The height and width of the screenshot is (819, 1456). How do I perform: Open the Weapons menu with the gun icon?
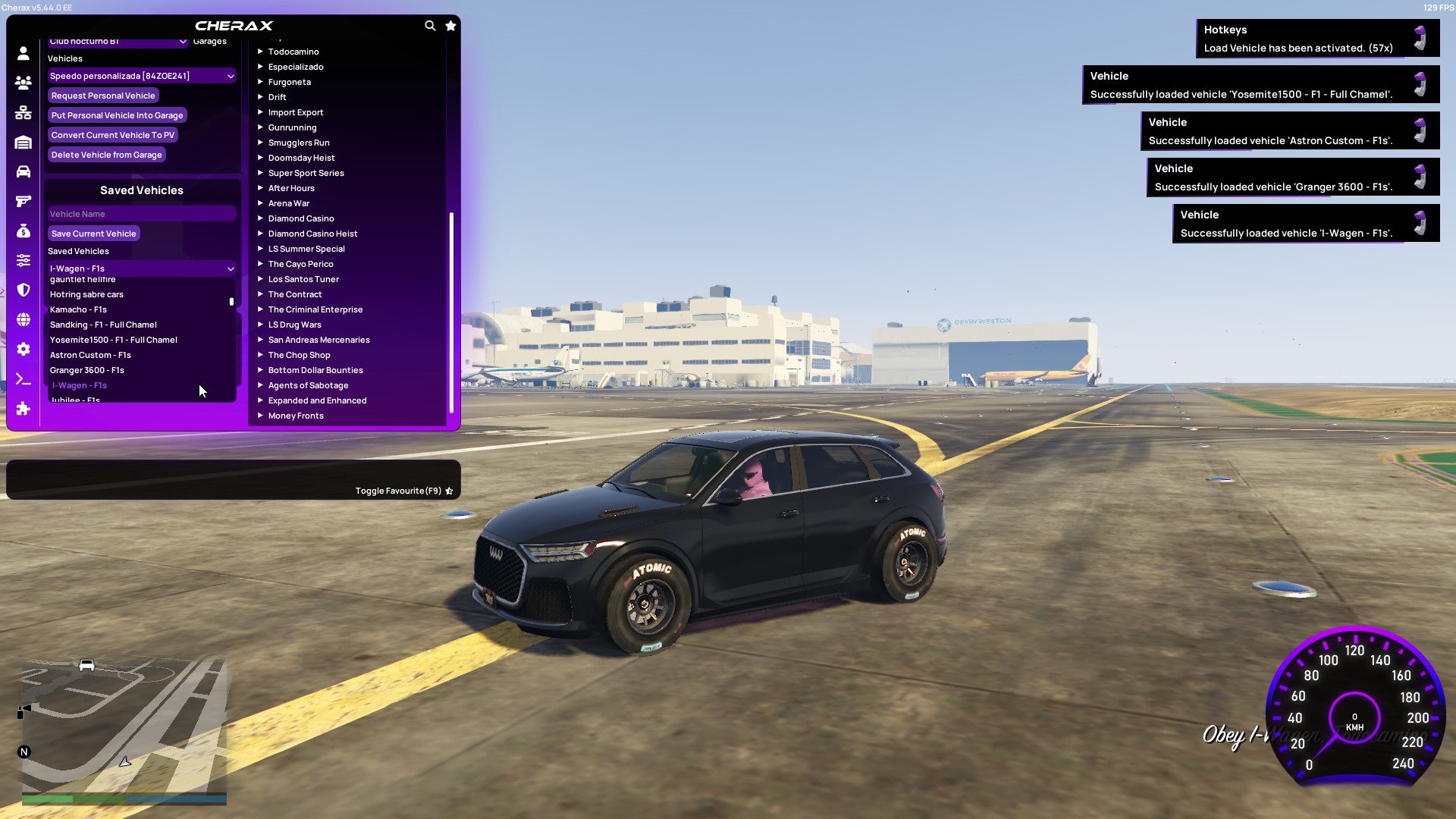pyautogui.click(x=23, y=200)
